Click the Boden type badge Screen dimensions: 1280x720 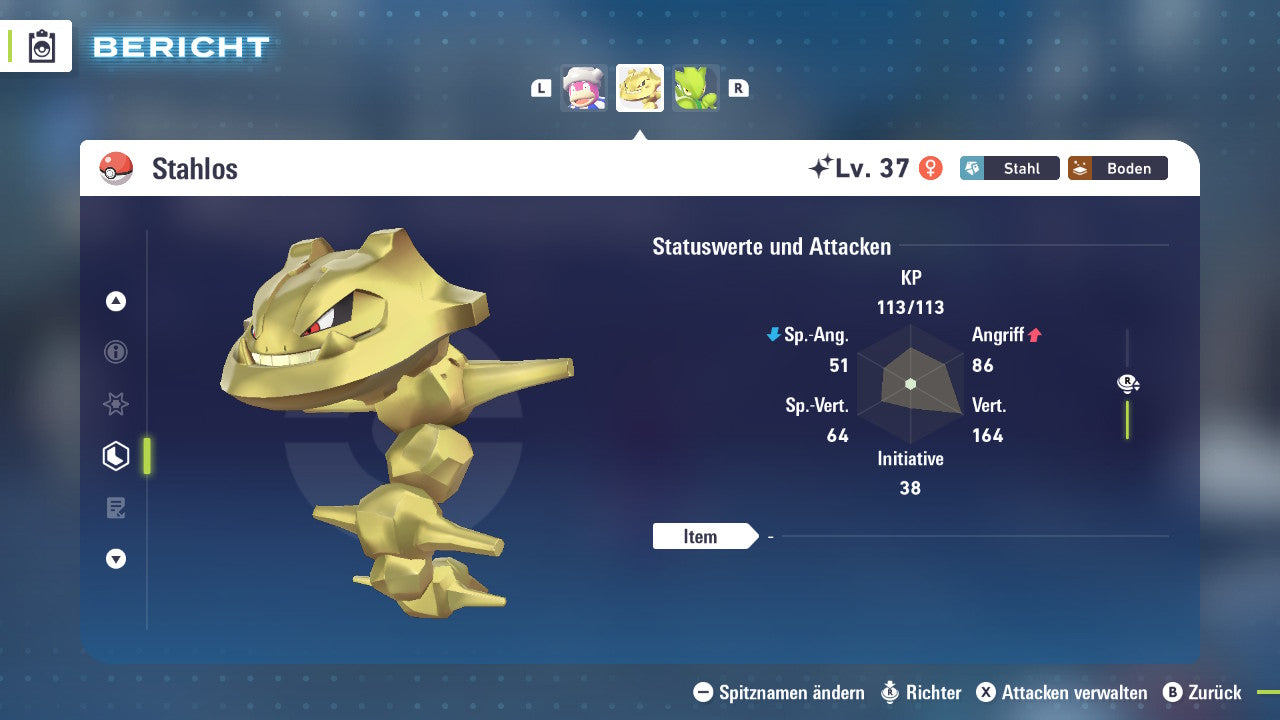(1118, 168)
